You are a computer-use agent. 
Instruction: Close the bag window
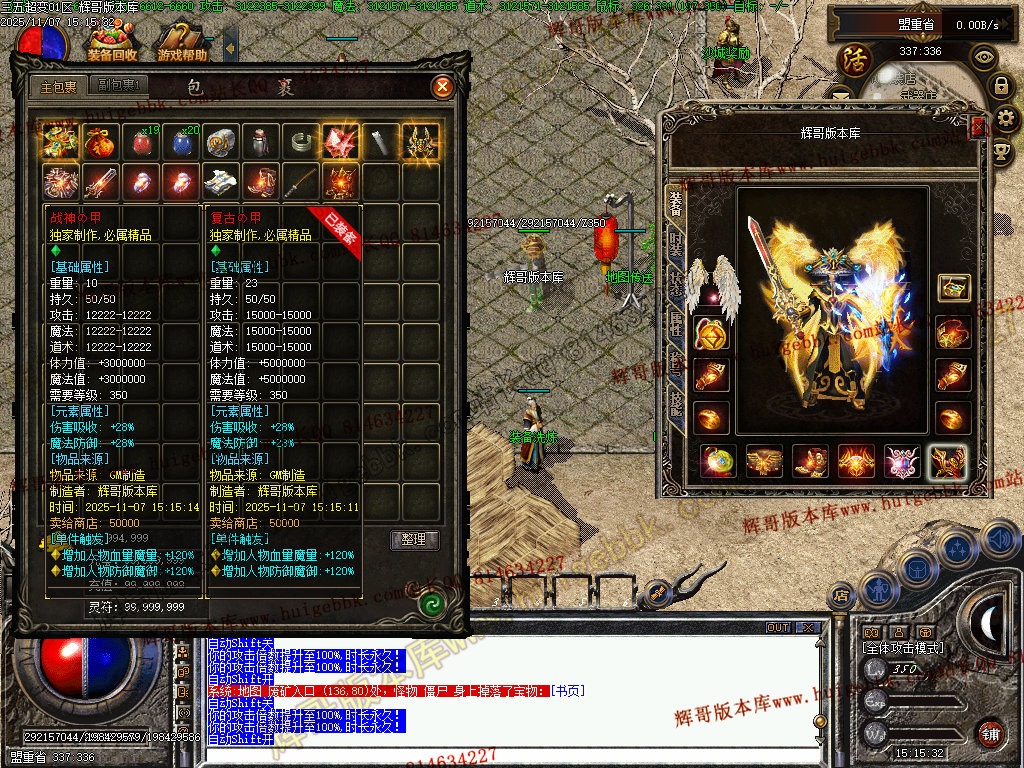click(x=442, y=87)
